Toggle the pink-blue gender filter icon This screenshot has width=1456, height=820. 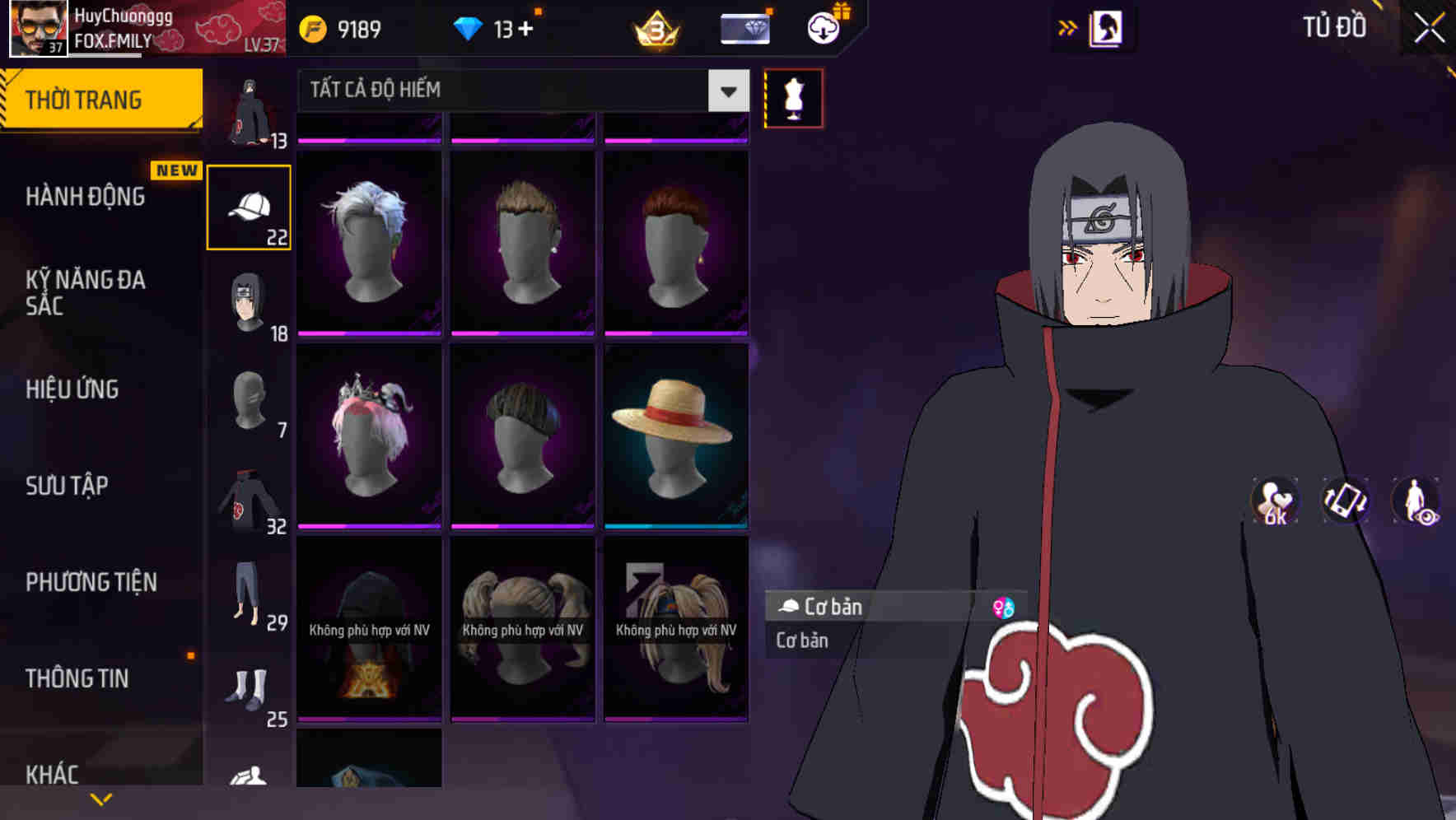tap(1004, 607)
